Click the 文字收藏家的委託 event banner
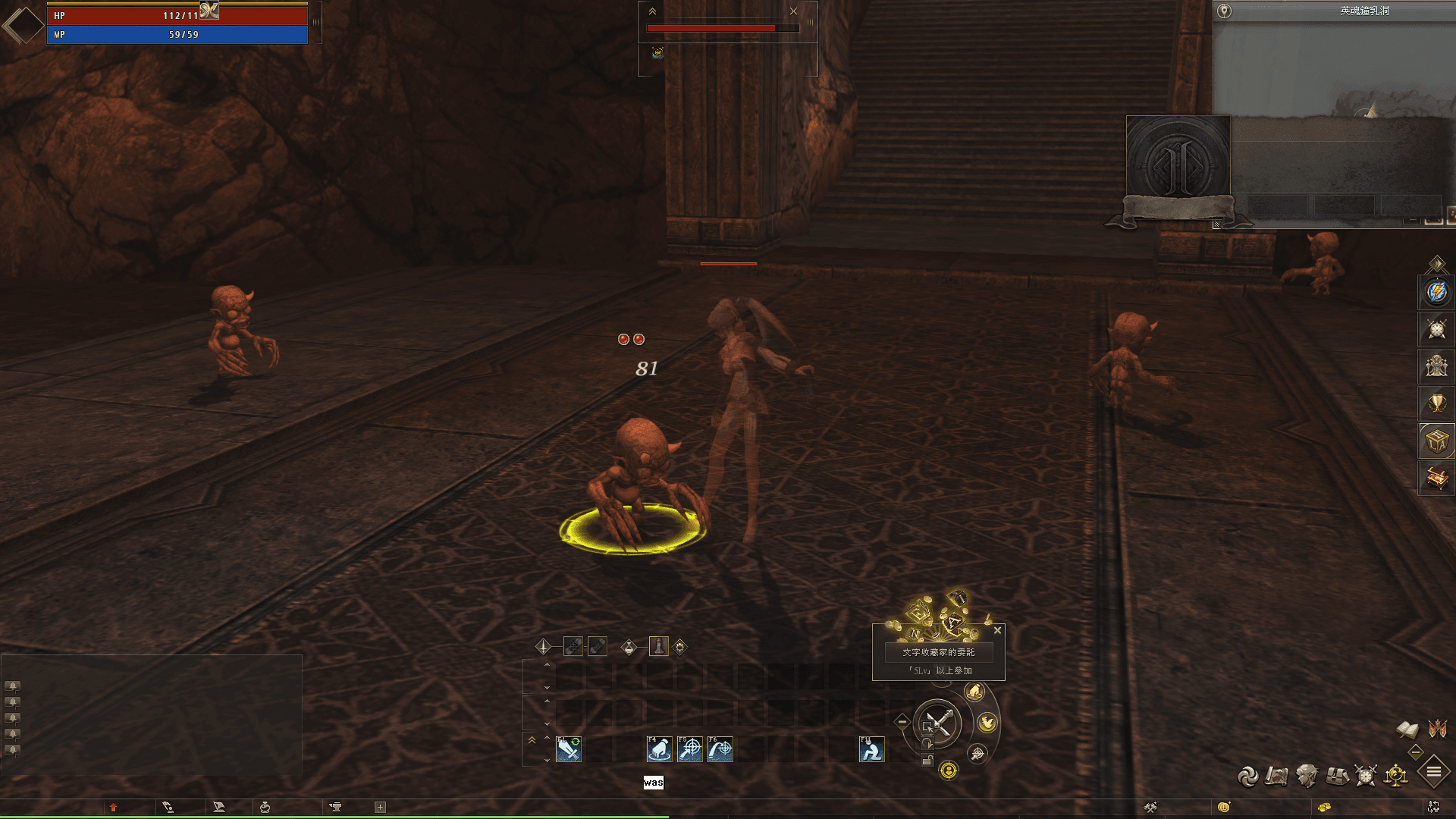Screen dimensions: 1456x819 (x=939, y=652)
